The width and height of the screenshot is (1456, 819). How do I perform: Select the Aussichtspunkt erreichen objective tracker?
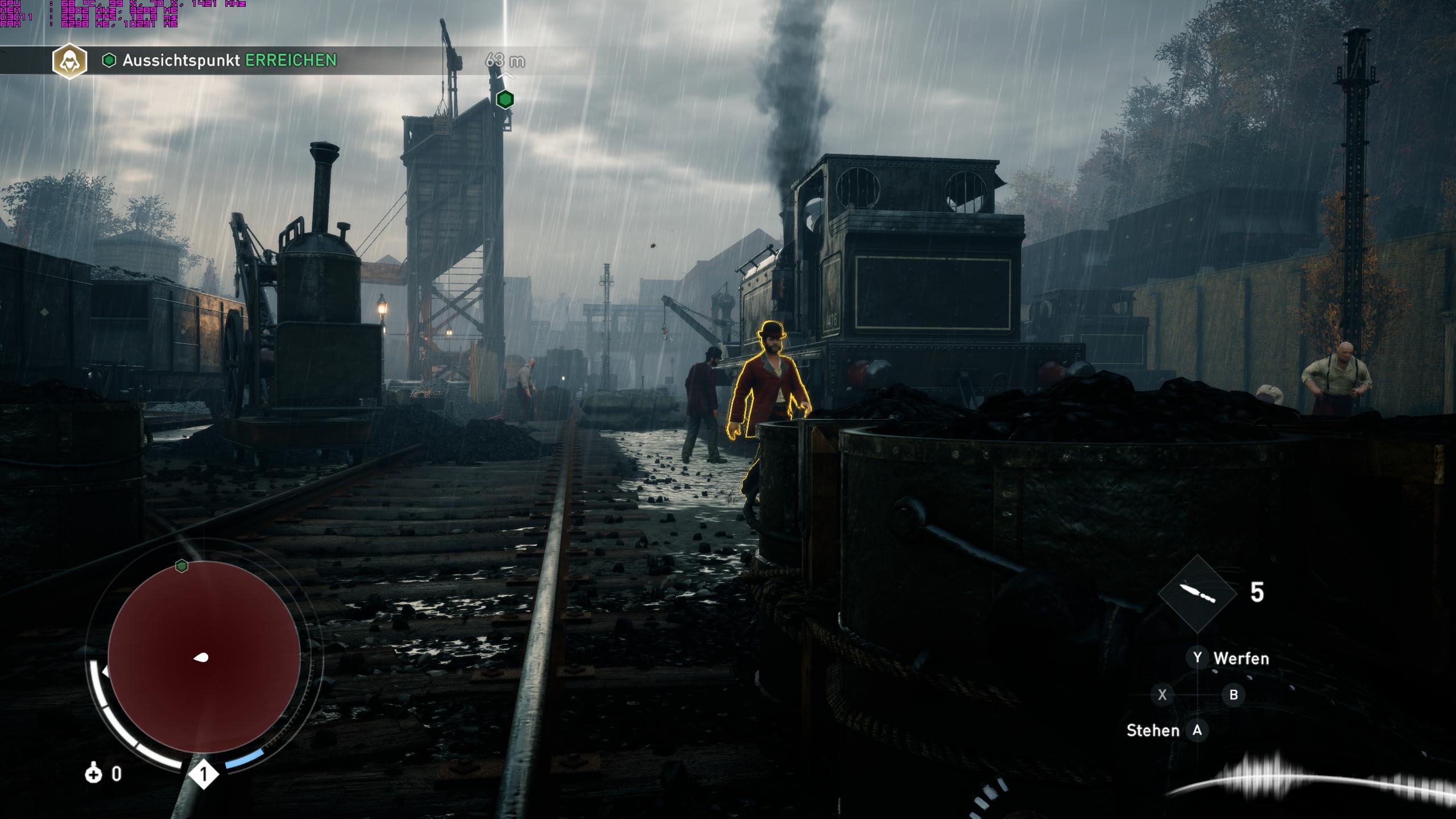tap(229, 60)
